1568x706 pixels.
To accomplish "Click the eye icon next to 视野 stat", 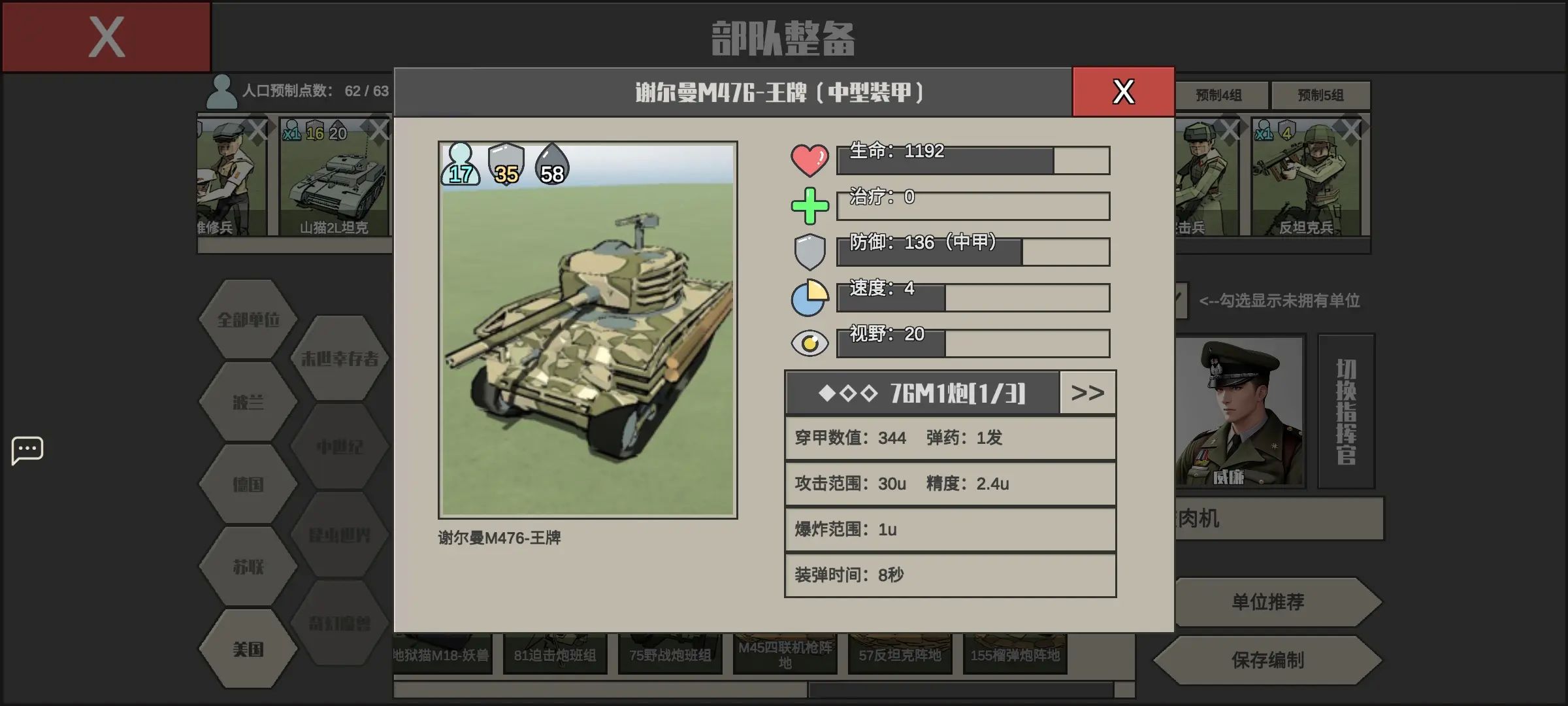I will [x=810, y=342].
